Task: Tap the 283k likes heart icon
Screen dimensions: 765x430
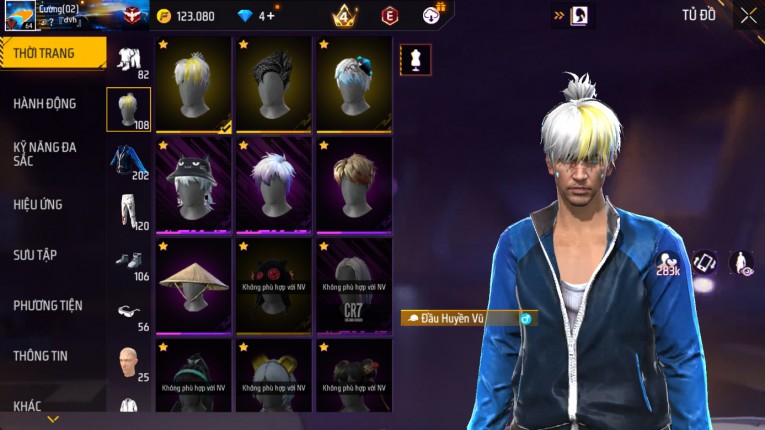Action: (x=667, y=264)
